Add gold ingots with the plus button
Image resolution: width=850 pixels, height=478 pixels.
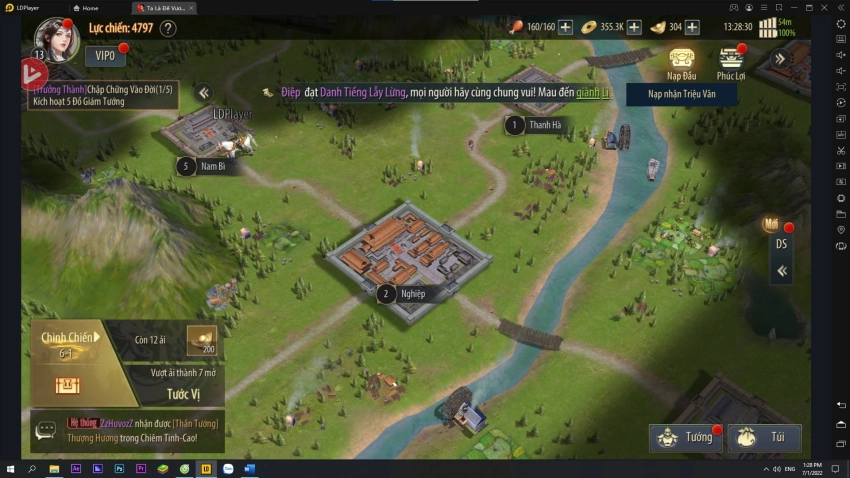[x=692, y=27]
